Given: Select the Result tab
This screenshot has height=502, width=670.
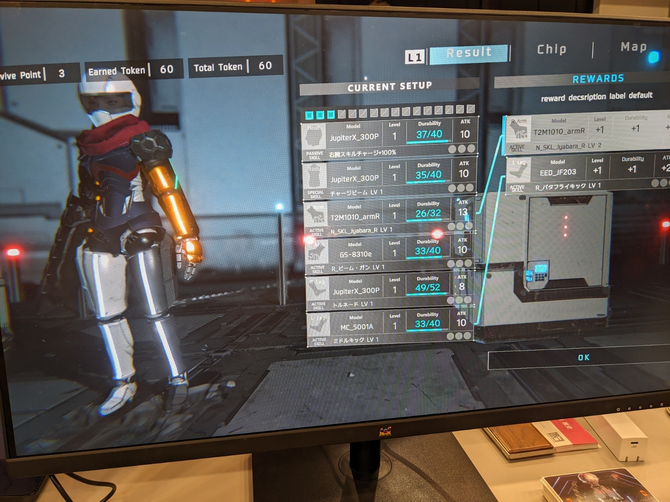Looking at the screenshot, I should (x=469, y=53).
